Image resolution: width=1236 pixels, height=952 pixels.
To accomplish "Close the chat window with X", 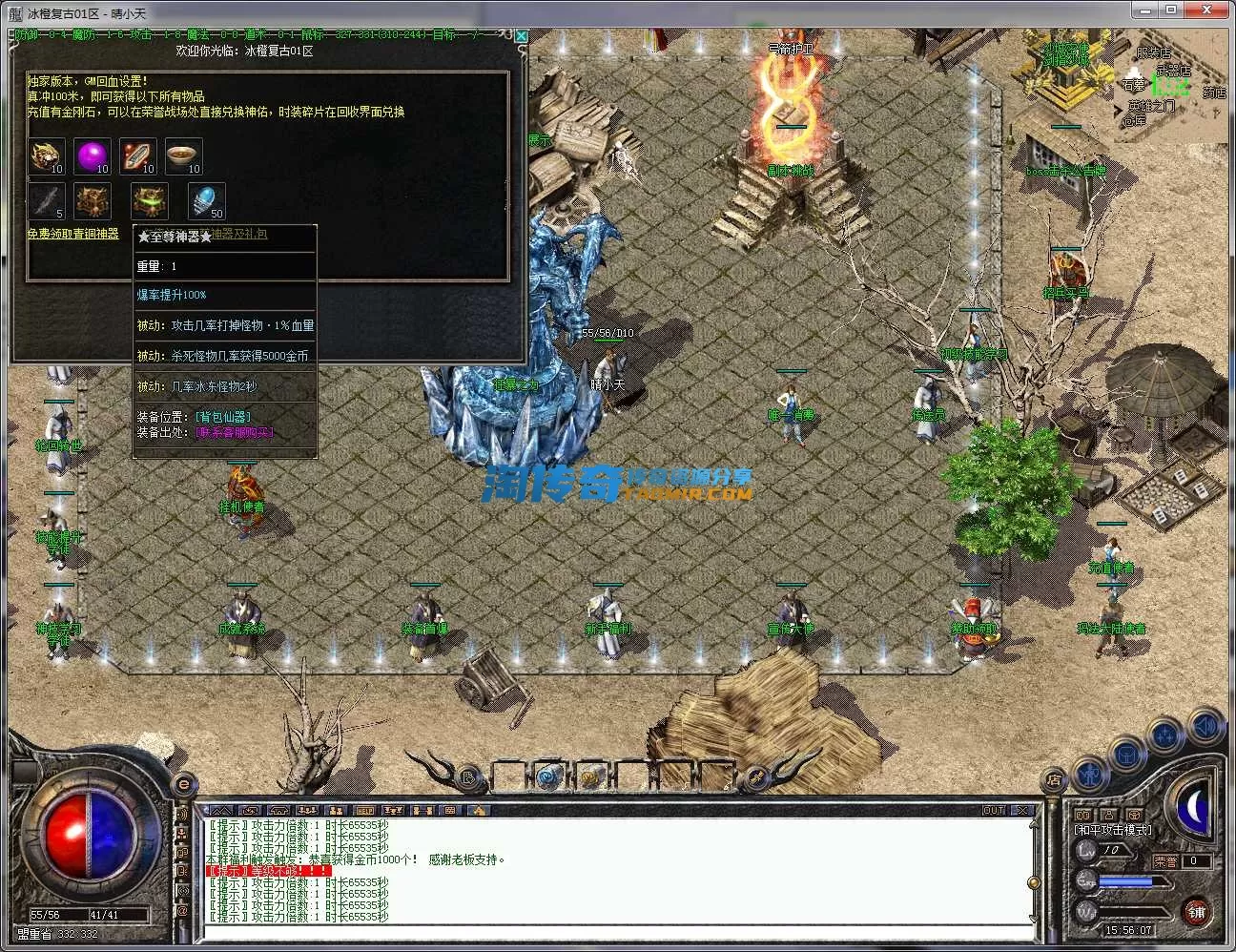I will (1022, 811).
